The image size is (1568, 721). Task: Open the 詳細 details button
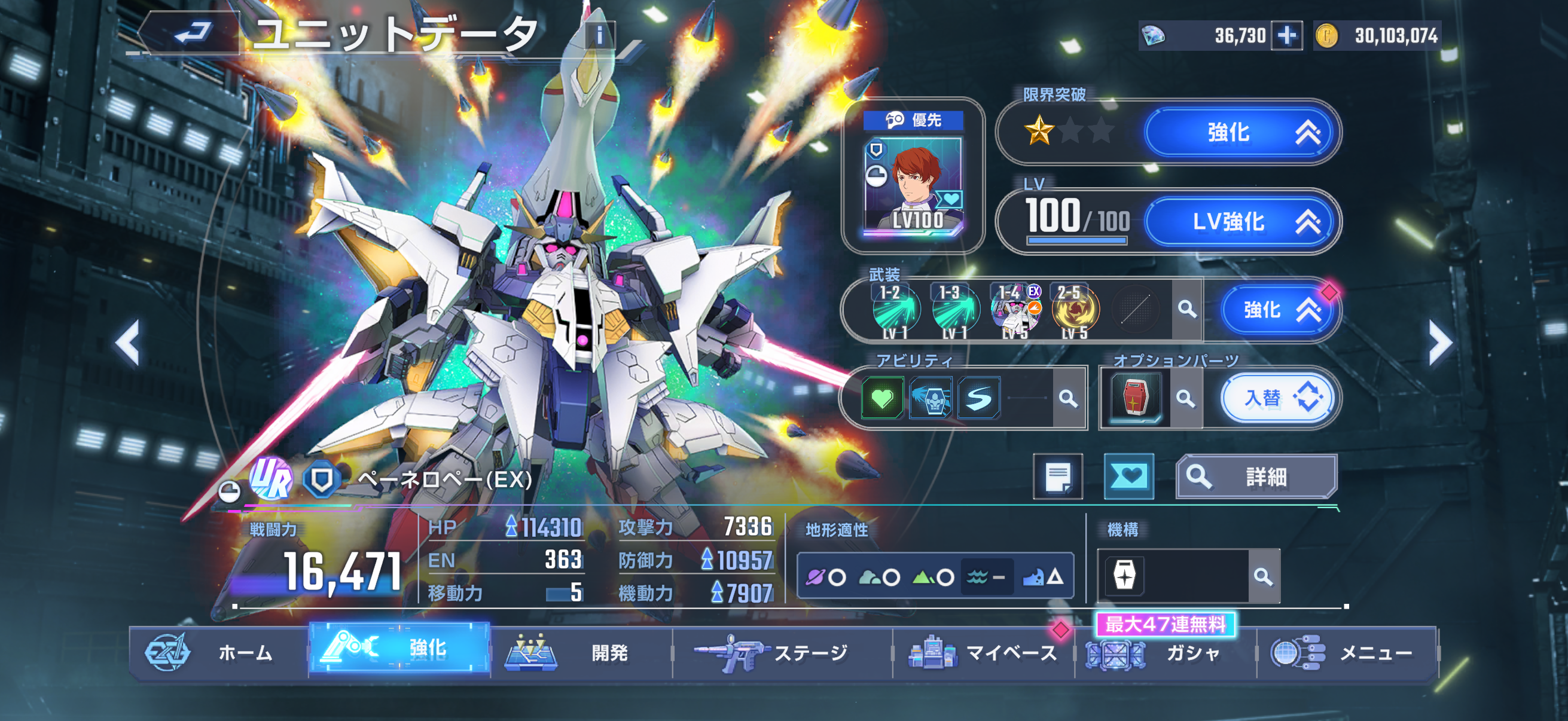pyautogui.click(x=1256, y=476)
